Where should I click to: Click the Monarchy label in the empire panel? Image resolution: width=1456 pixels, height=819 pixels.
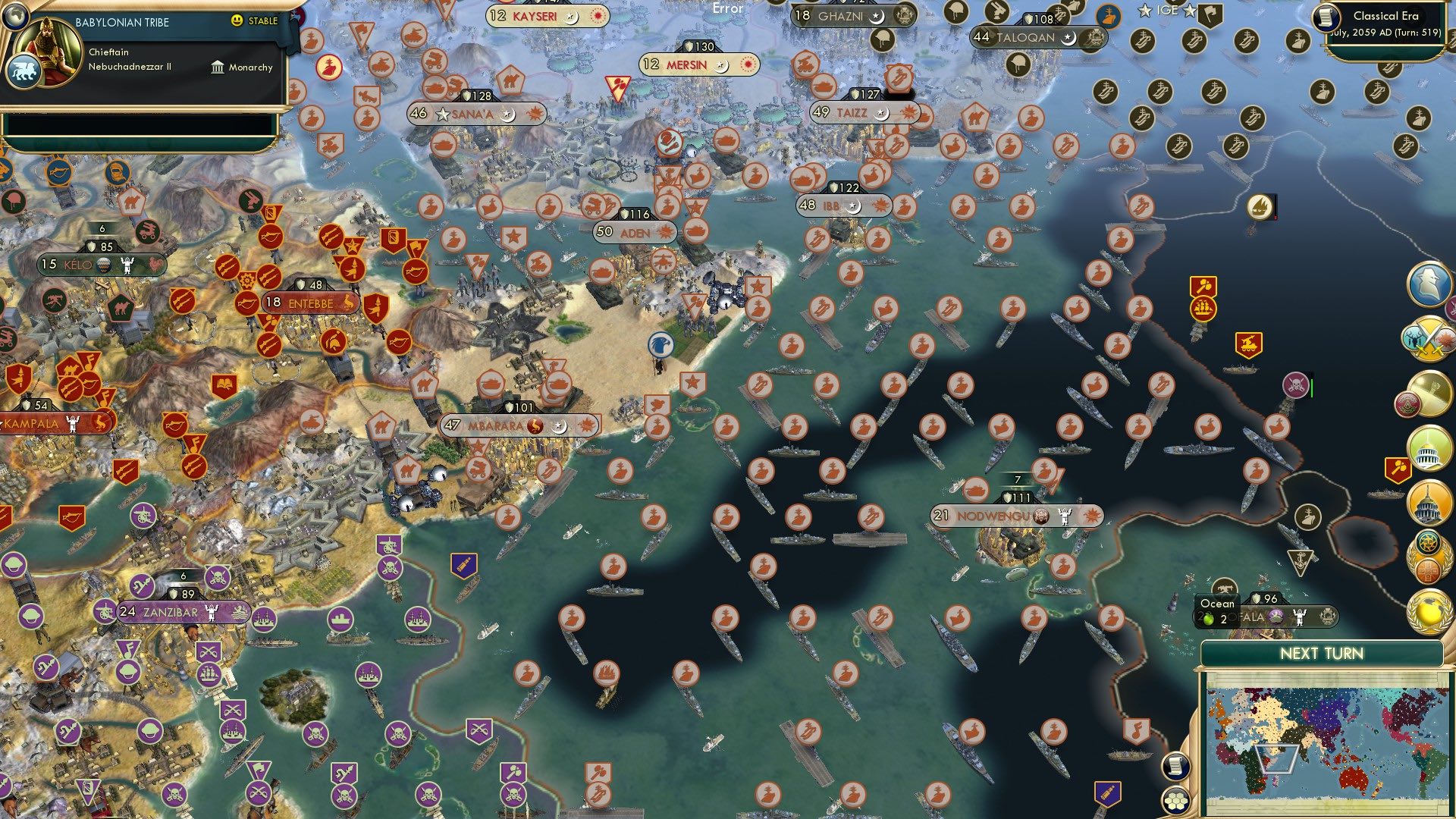(x=251, y=67)
